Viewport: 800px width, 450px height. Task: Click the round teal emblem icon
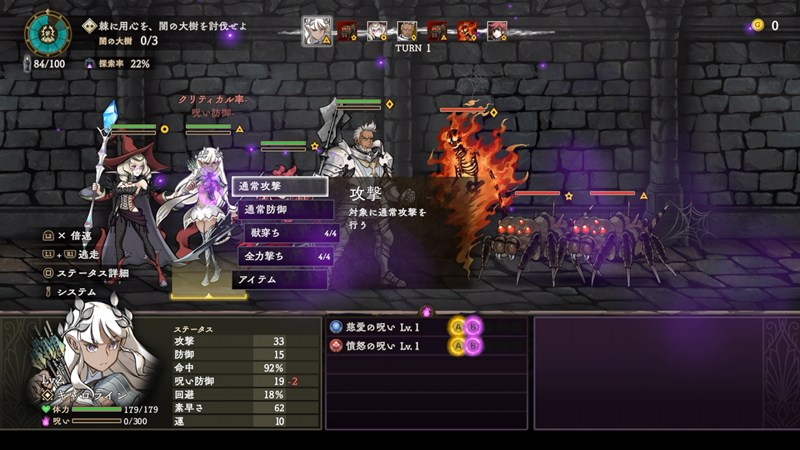pos(46,33)
